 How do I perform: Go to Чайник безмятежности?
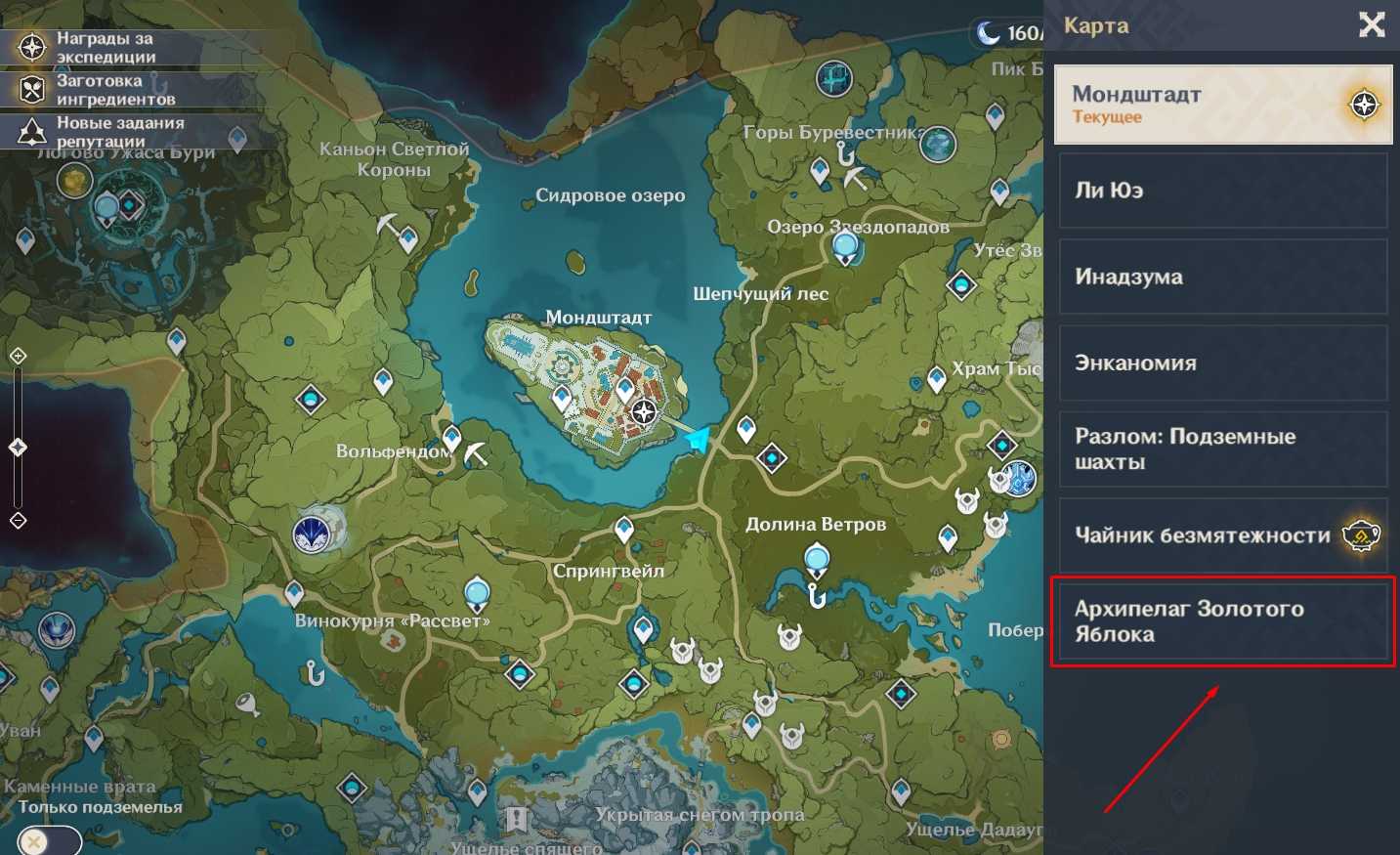(x=1223, y=535)
